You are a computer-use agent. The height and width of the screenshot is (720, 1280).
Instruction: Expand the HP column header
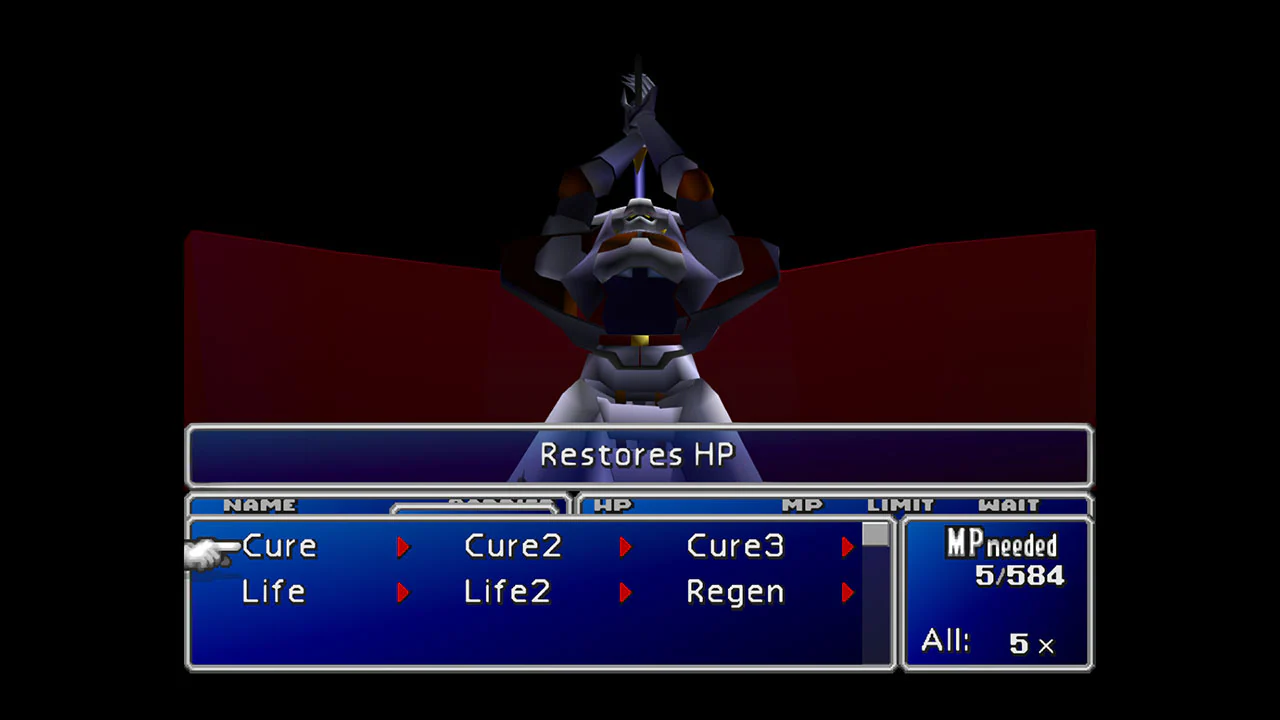(613, 505)
